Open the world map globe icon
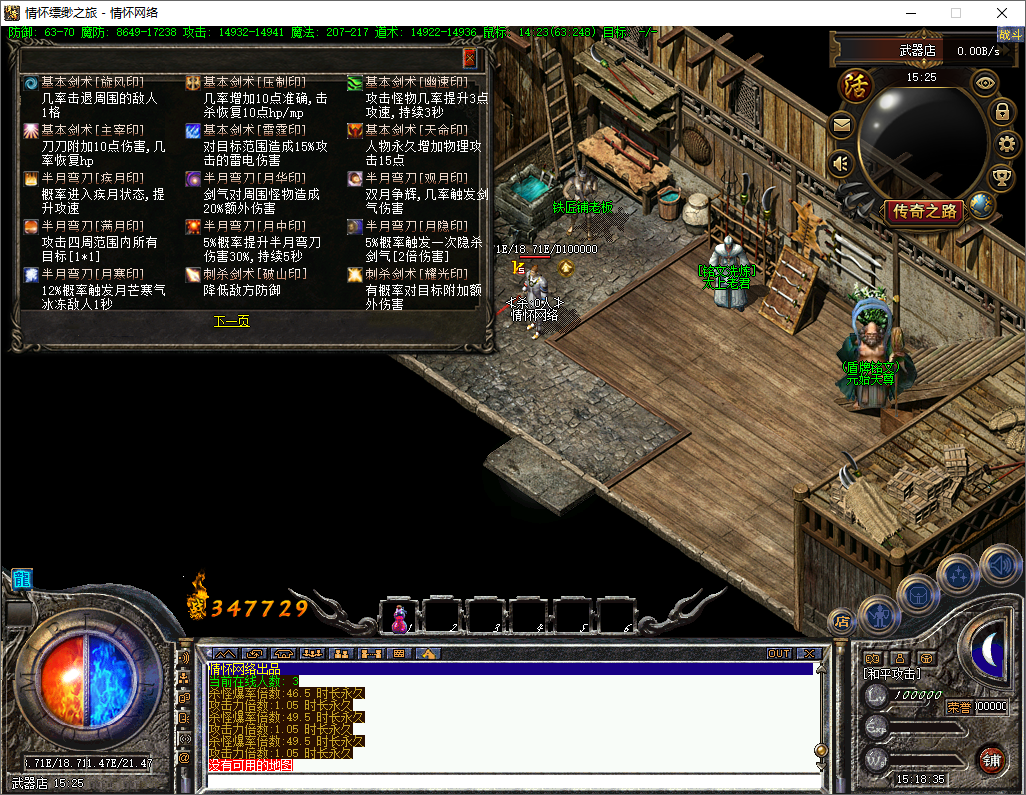The width and height of the screenshot is (1026, 795). (981, 206)
